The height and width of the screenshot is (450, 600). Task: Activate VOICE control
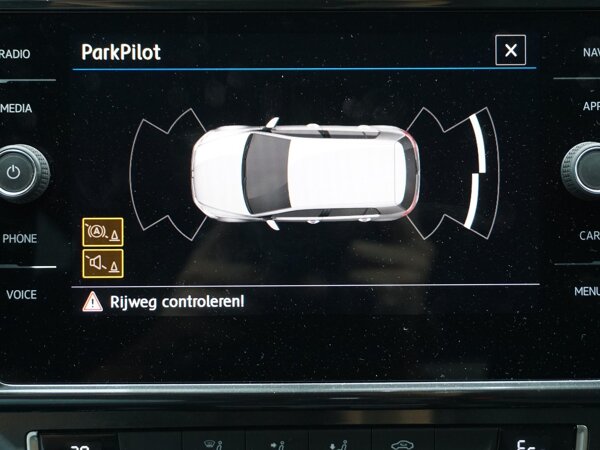click(x=20, y=294)
